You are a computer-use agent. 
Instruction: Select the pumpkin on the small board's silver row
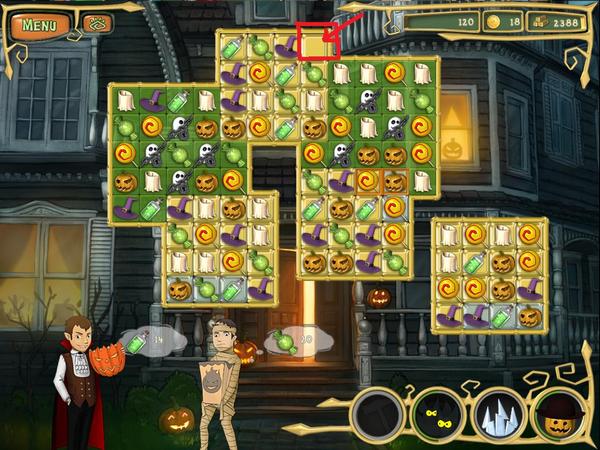click(529, 316)
